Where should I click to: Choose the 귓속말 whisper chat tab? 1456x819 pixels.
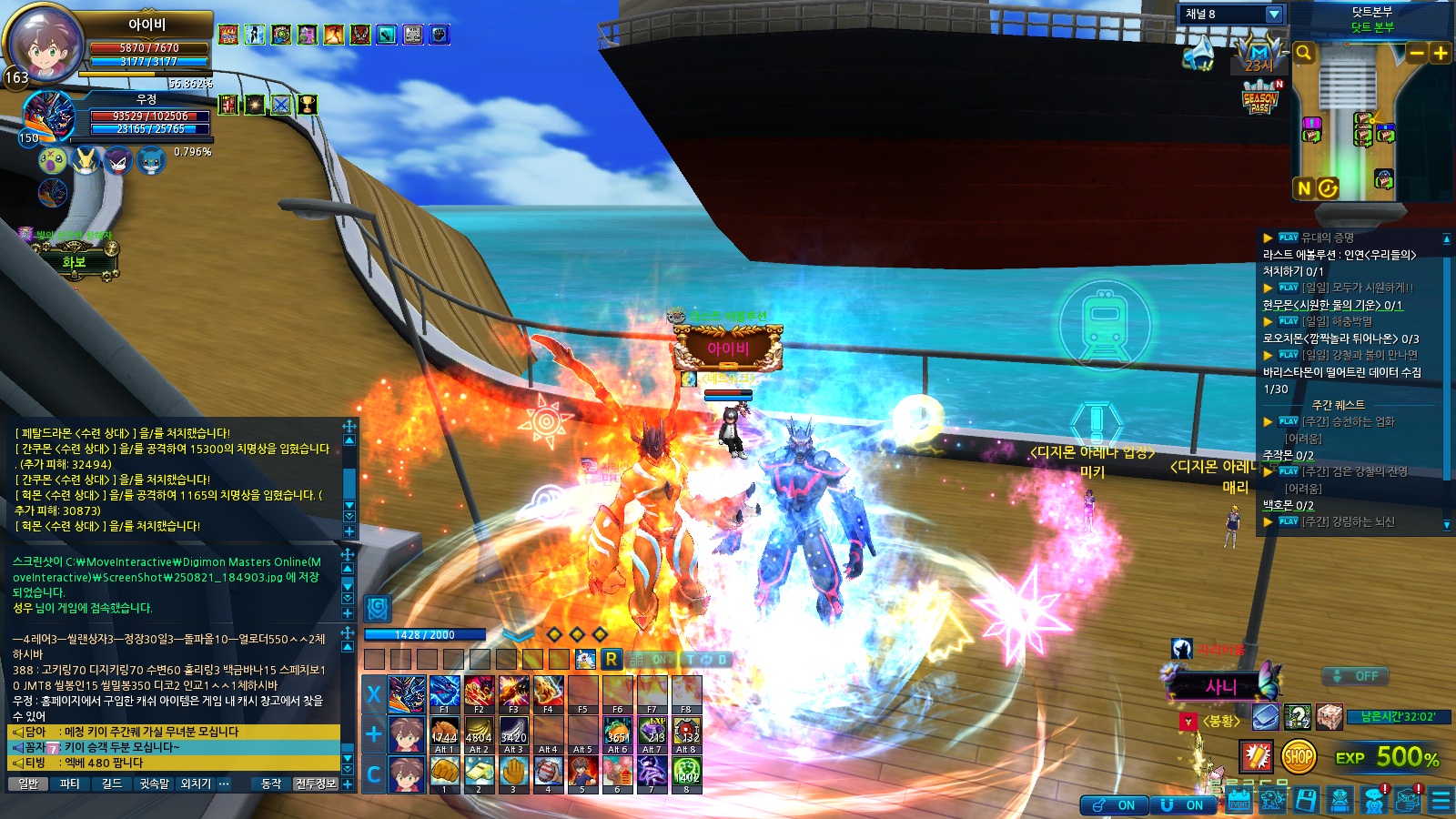[154, 784]
